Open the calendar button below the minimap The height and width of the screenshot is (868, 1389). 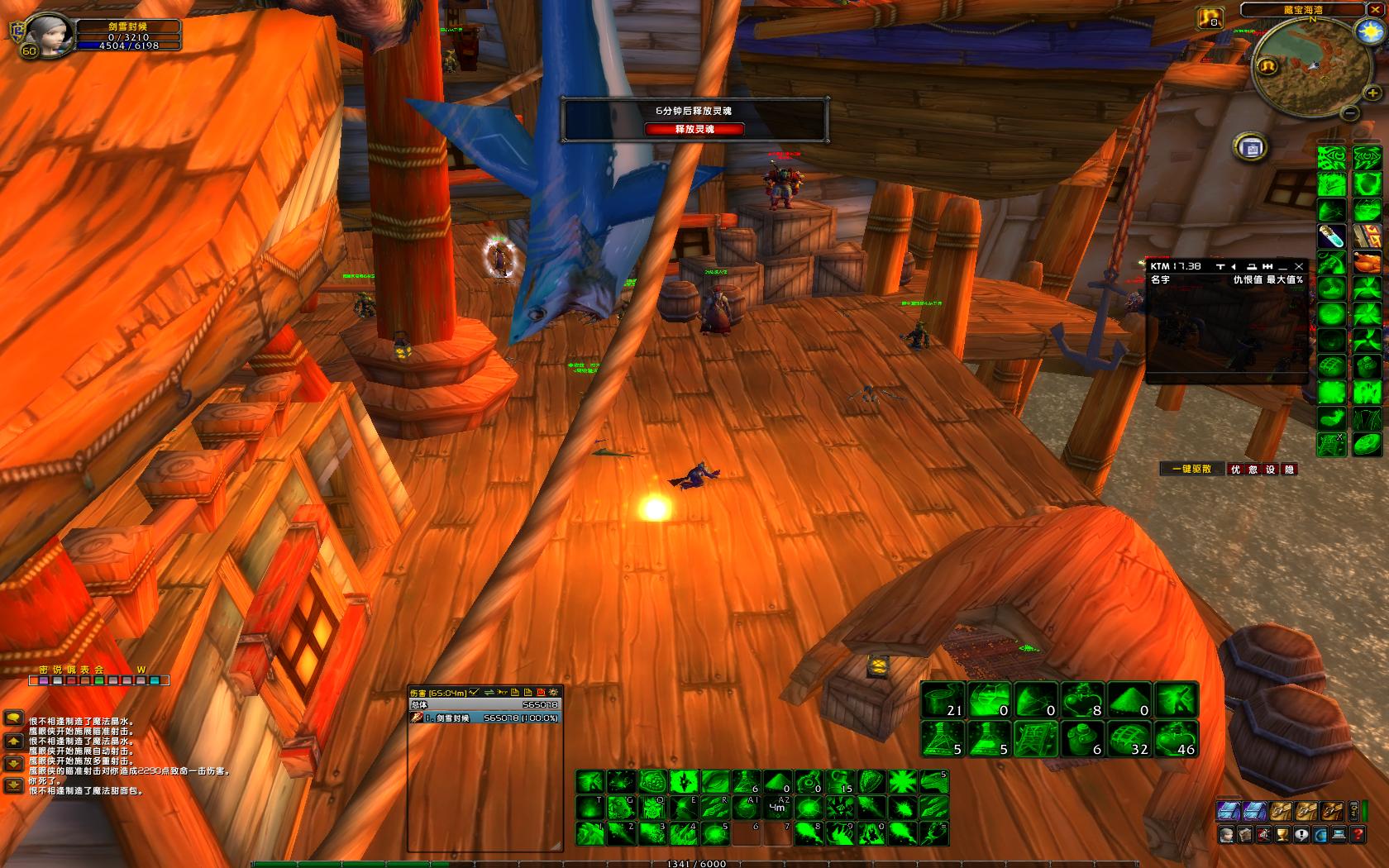(1252, 148)
